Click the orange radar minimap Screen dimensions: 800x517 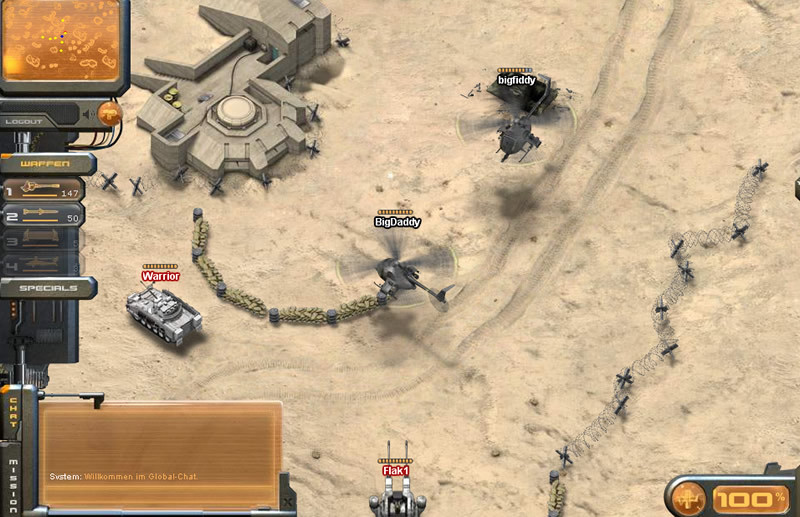[60, 40]
